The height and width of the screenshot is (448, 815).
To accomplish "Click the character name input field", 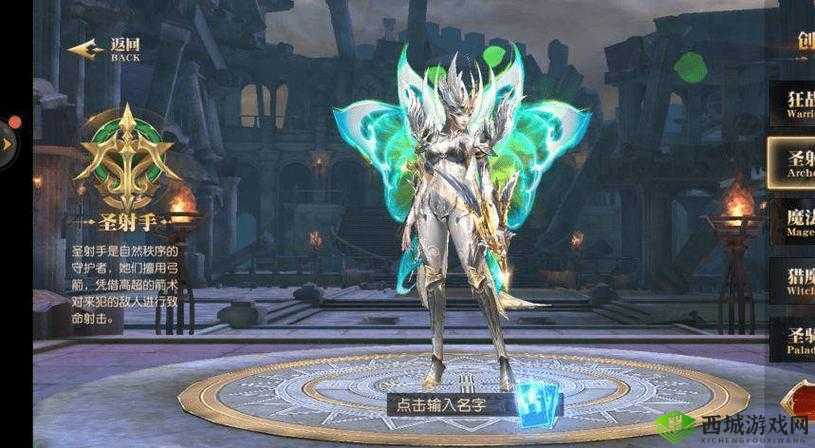I will tap(441, 405).
